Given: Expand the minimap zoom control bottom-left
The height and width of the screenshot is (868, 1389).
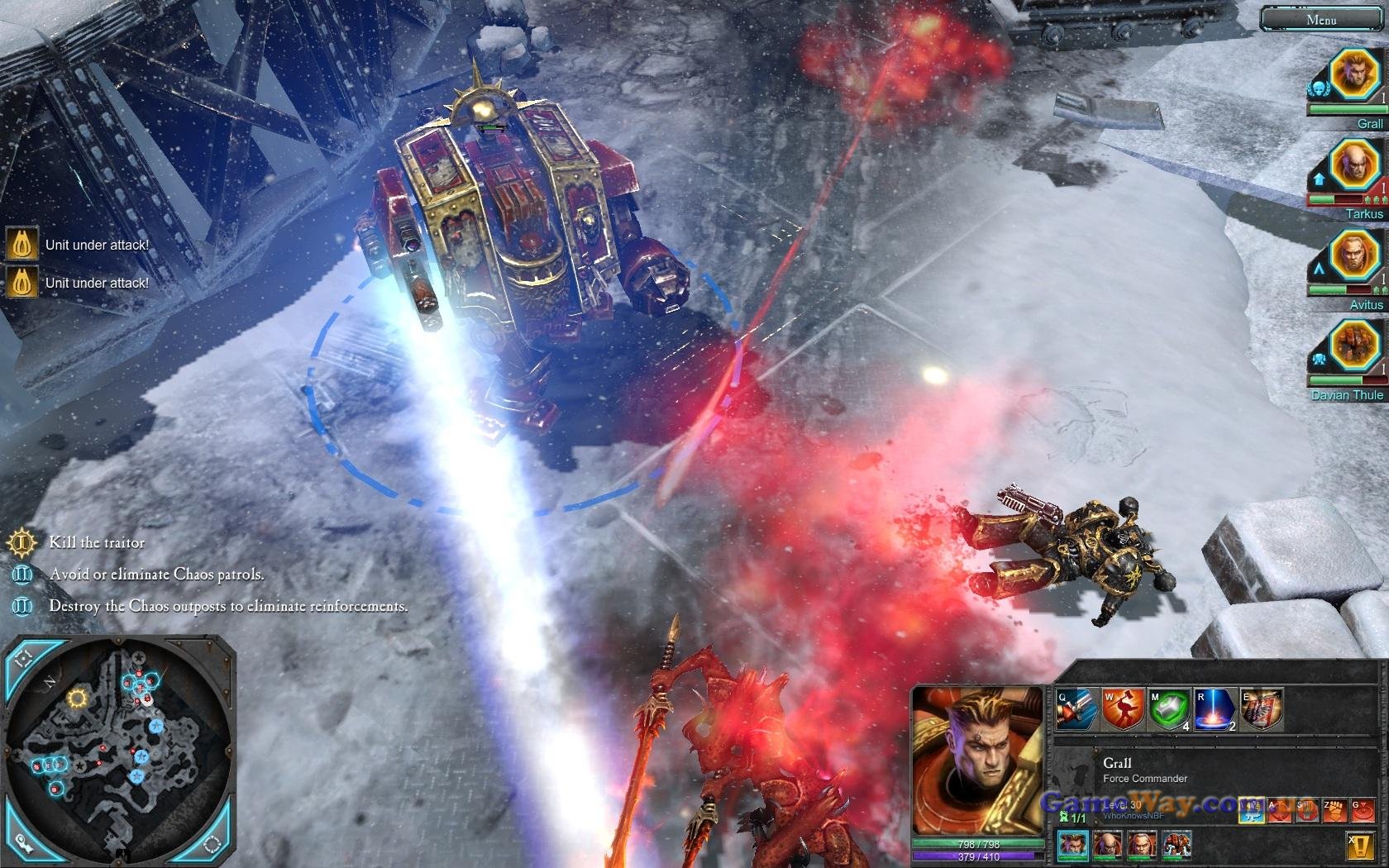Looking at the screenshot, I should (x=23, y=845).
